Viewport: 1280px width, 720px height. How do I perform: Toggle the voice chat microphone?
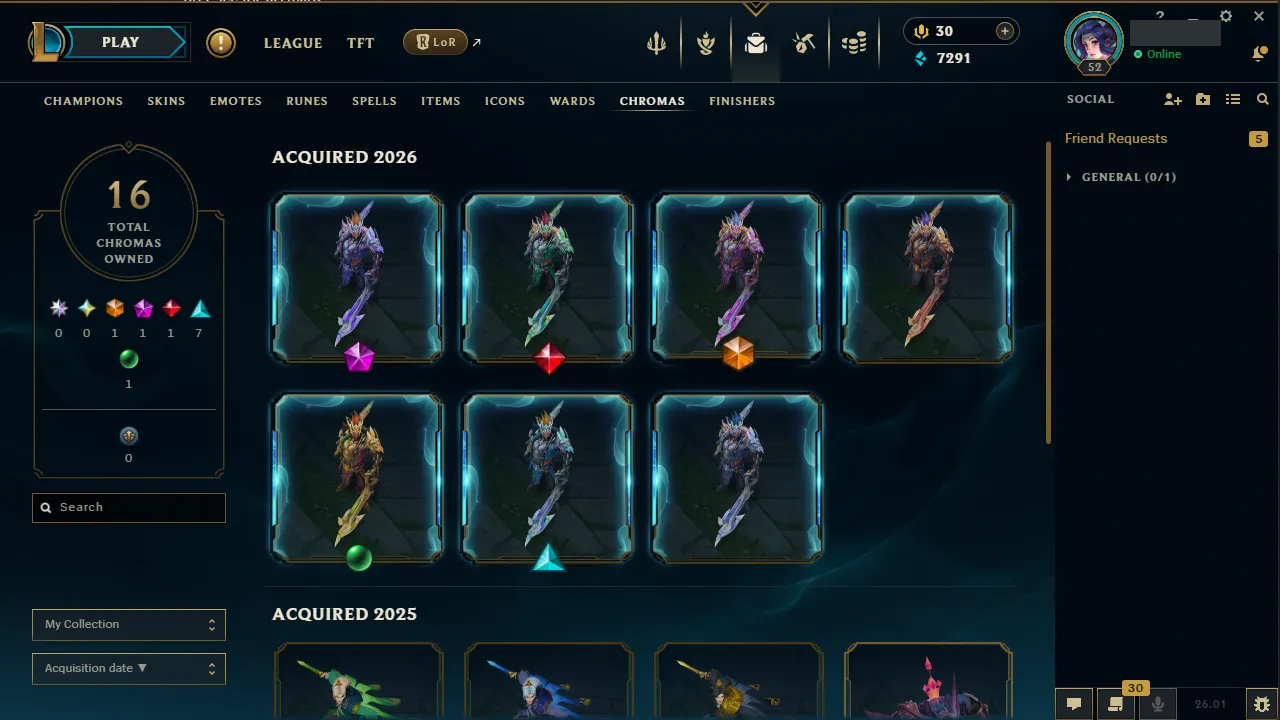point(1157,703)
